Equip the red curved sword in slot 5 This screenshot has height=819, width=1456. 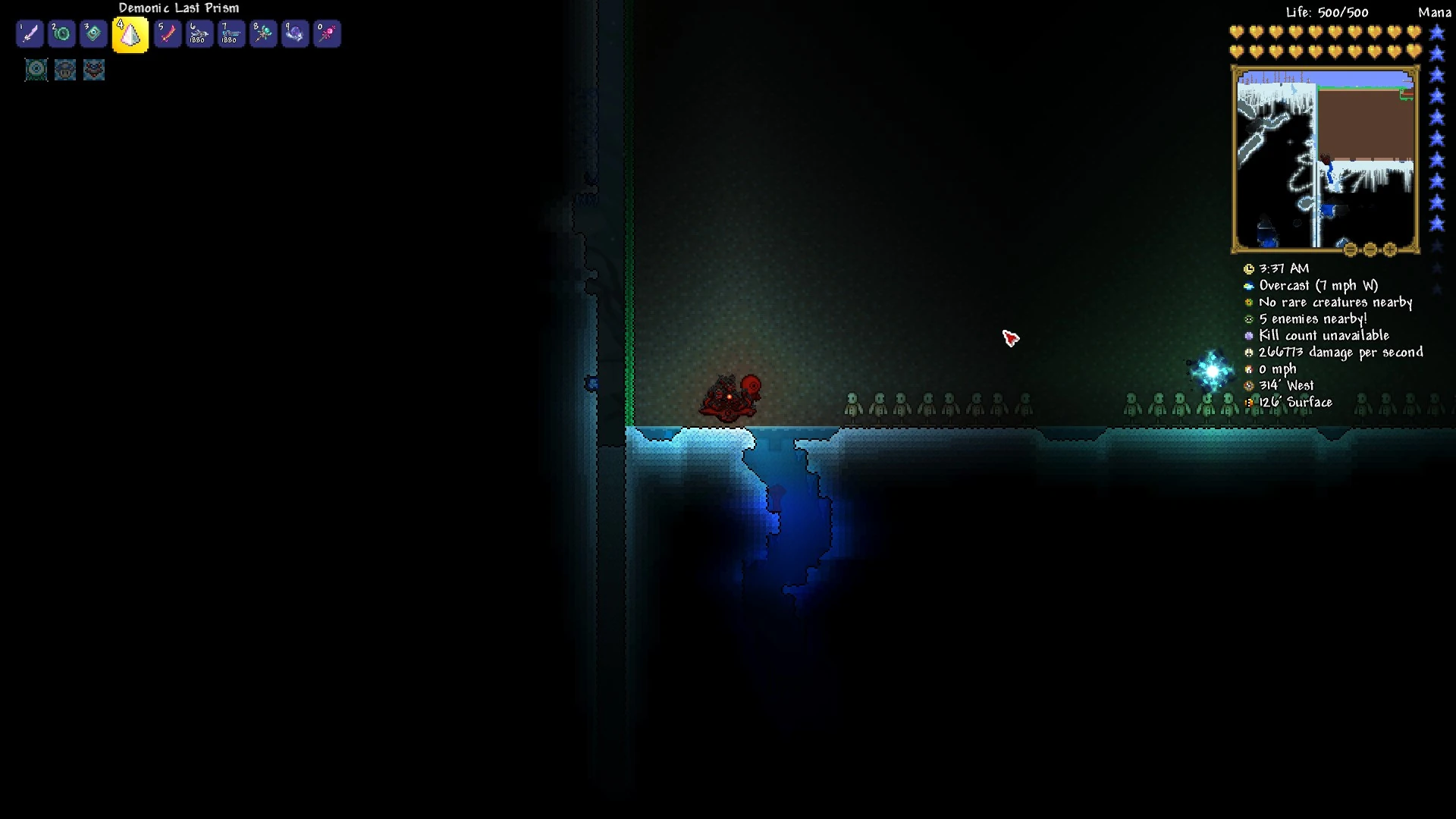coord(168,34)
